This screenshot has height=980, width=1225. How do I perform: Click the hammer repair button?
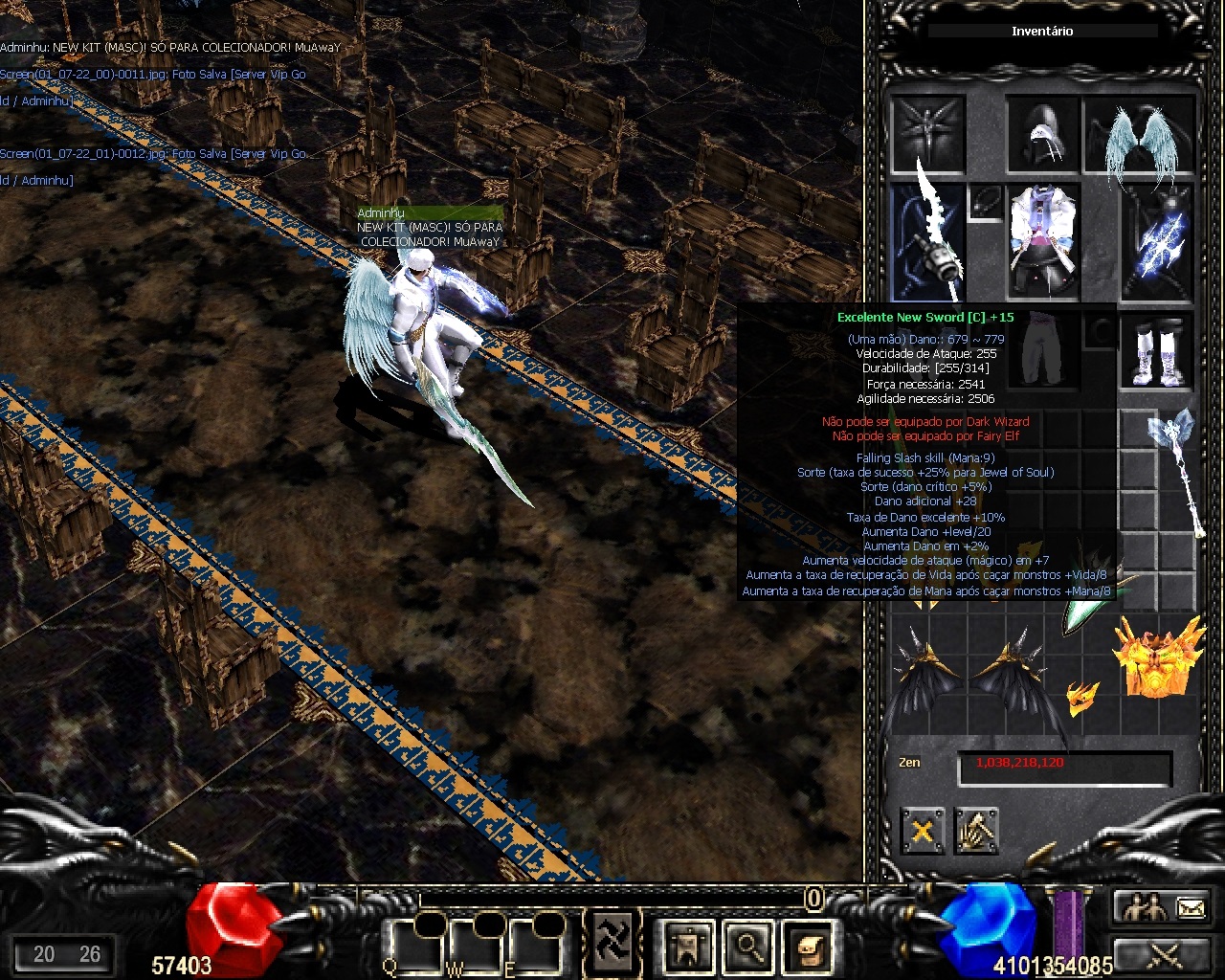tap(976, 831)
